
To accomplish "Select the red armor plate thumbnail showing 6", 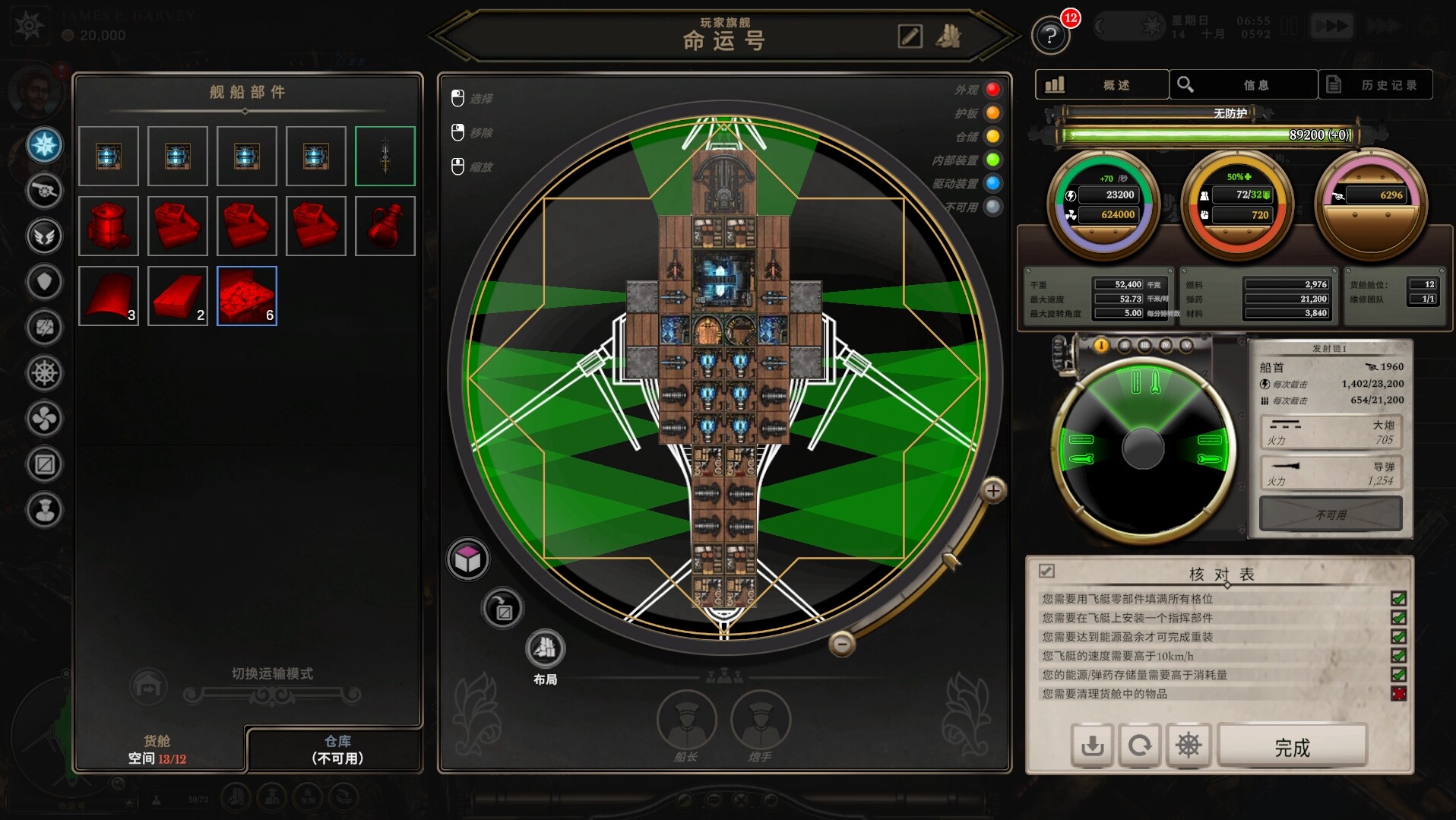I will 246,296.
